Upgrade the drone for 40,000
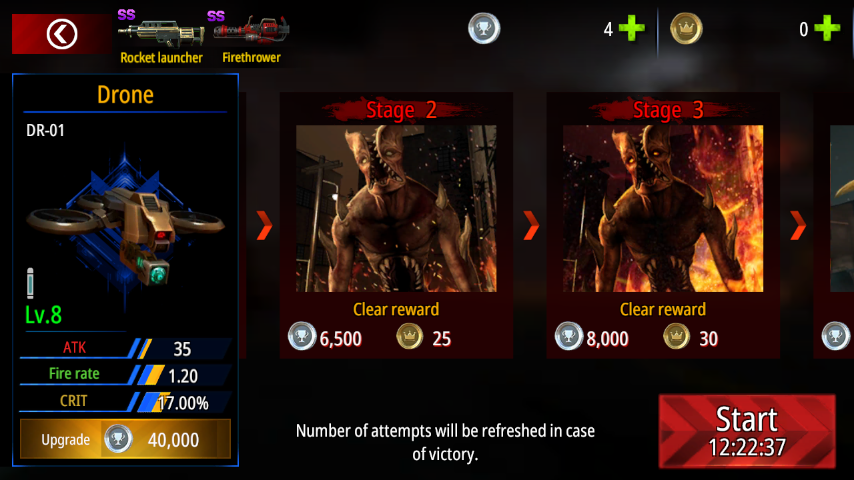Screen dimensions: 854x480 pos(126,439)
